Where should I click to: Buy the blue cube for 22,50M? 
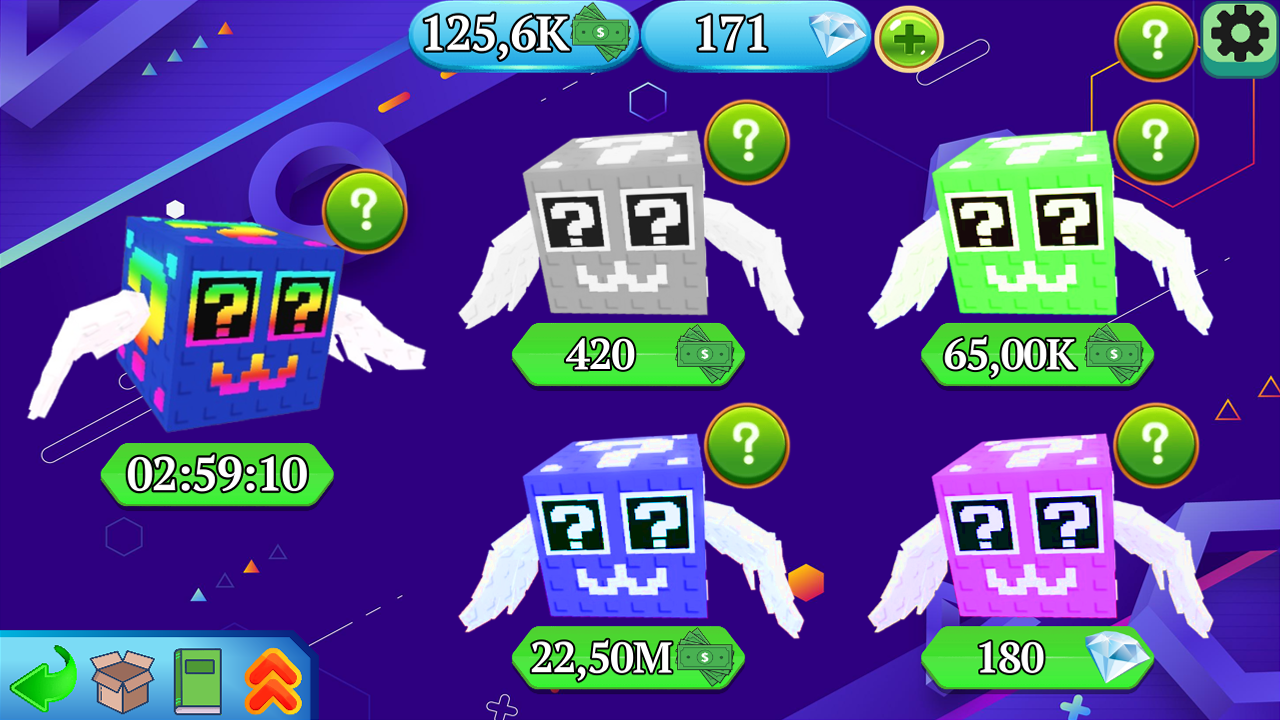coord(626,659)
